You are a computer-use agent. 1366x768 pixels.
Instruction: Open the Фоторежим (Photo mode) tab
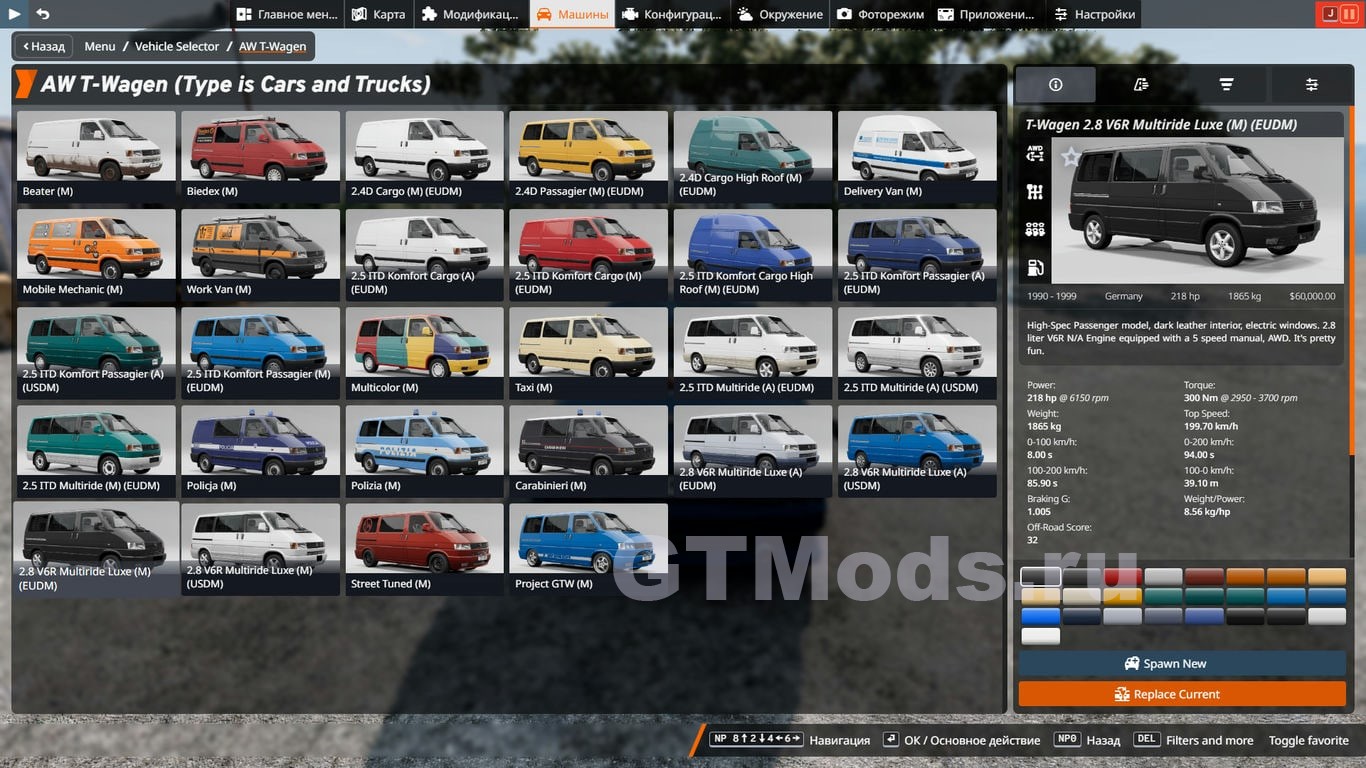(x=880, y=14)
